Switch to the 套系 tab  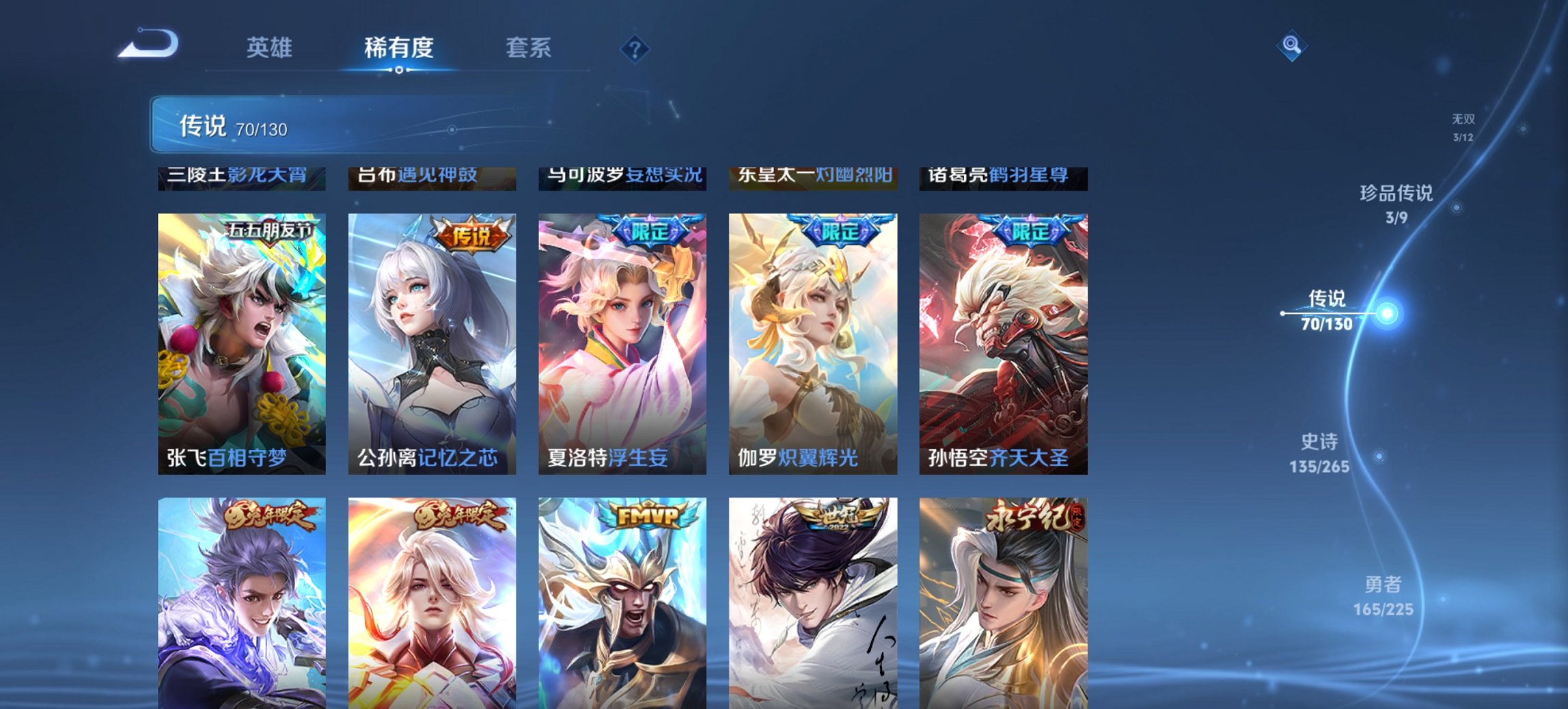[529, 48]
